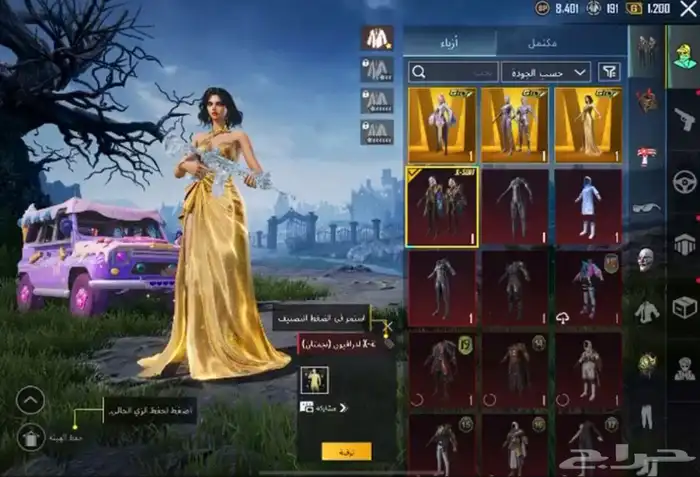Open the steering wheel vehicle category

click(x=684, y=182)
